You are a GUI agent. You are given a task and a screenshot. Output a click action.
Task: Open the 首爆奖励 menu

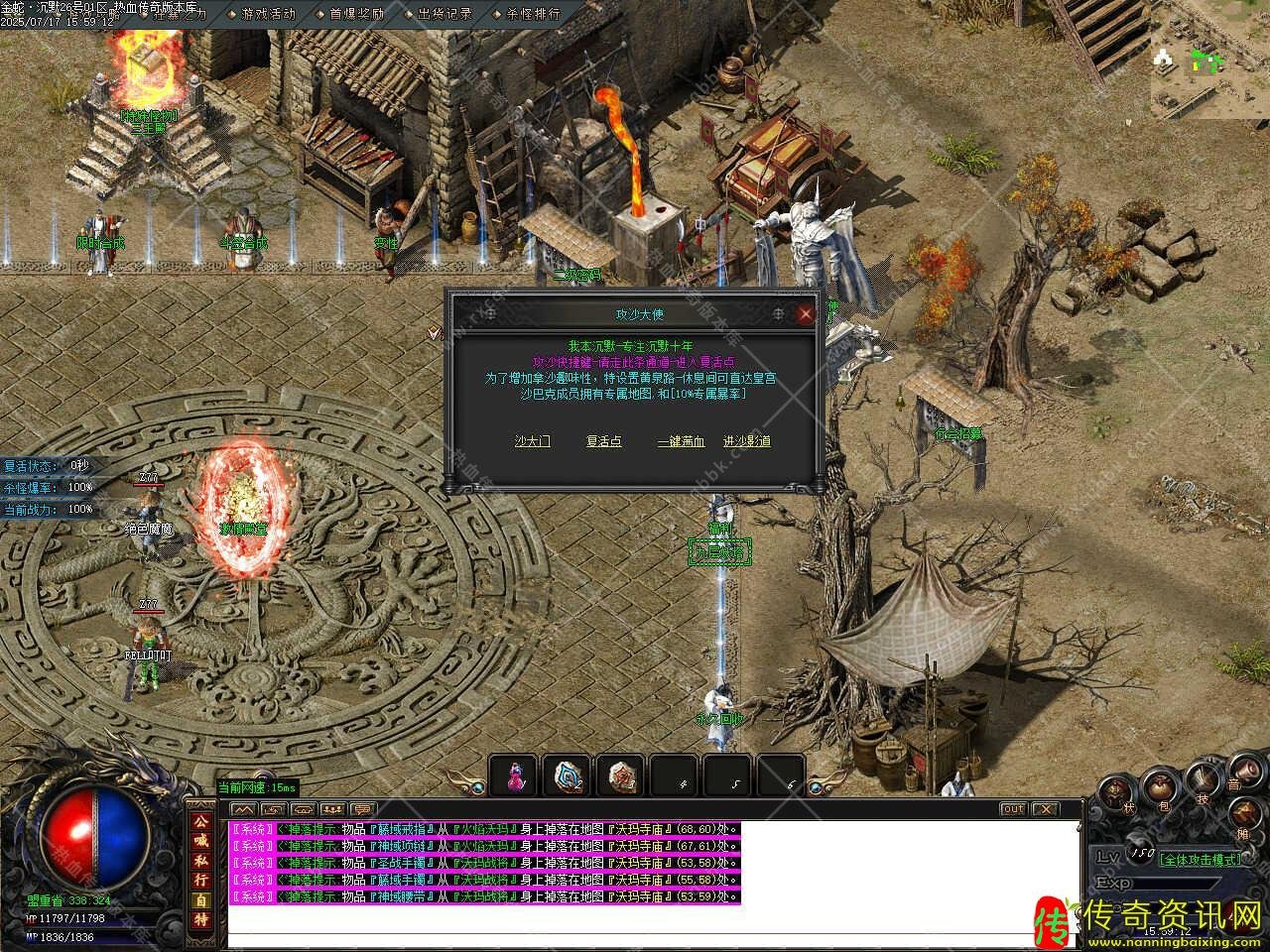click(x=356, y=14)
